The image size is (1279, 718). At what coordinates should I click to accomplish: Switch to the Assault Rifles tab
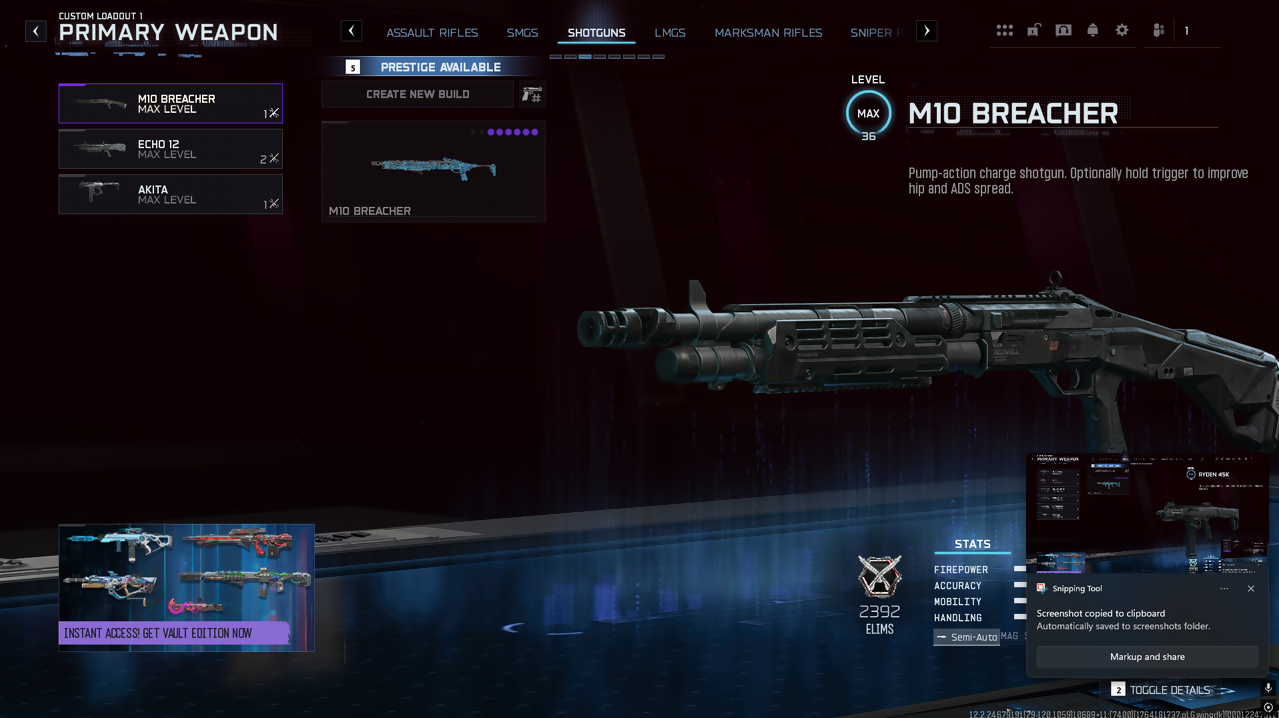point(432,33)
